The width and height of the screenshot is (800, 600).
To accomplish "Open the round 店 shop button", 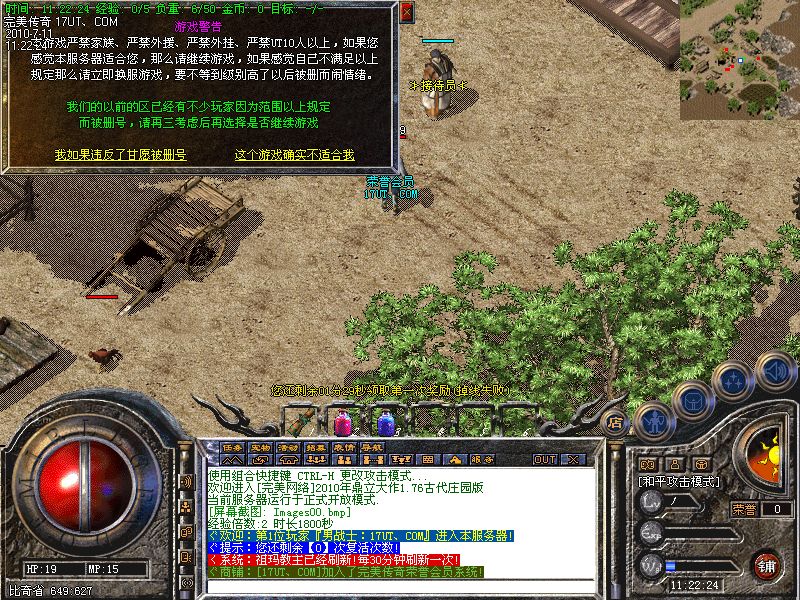I will pyautogui.click(x=616, y=423).
